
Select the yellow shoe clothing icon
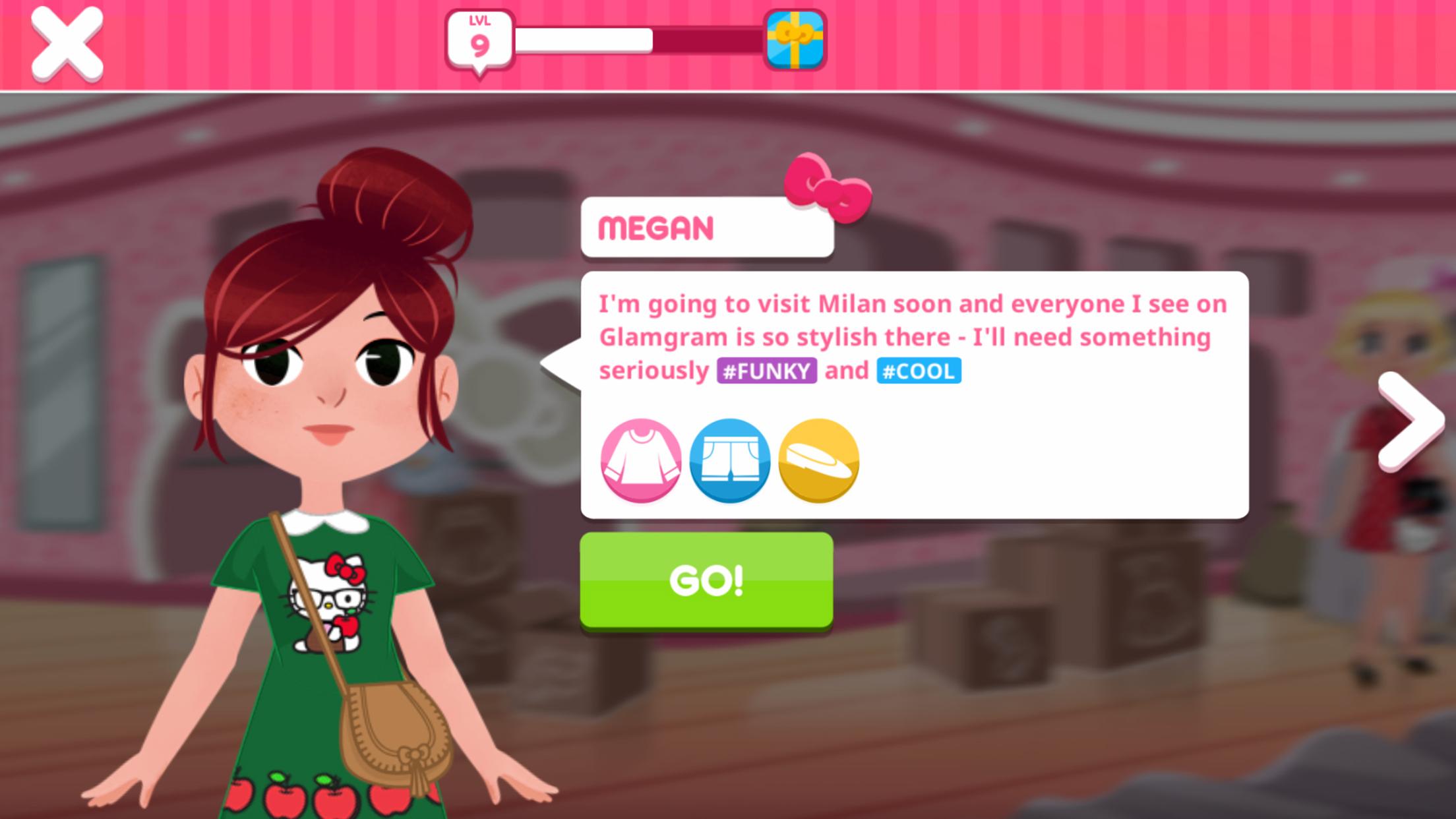(818, 460)
